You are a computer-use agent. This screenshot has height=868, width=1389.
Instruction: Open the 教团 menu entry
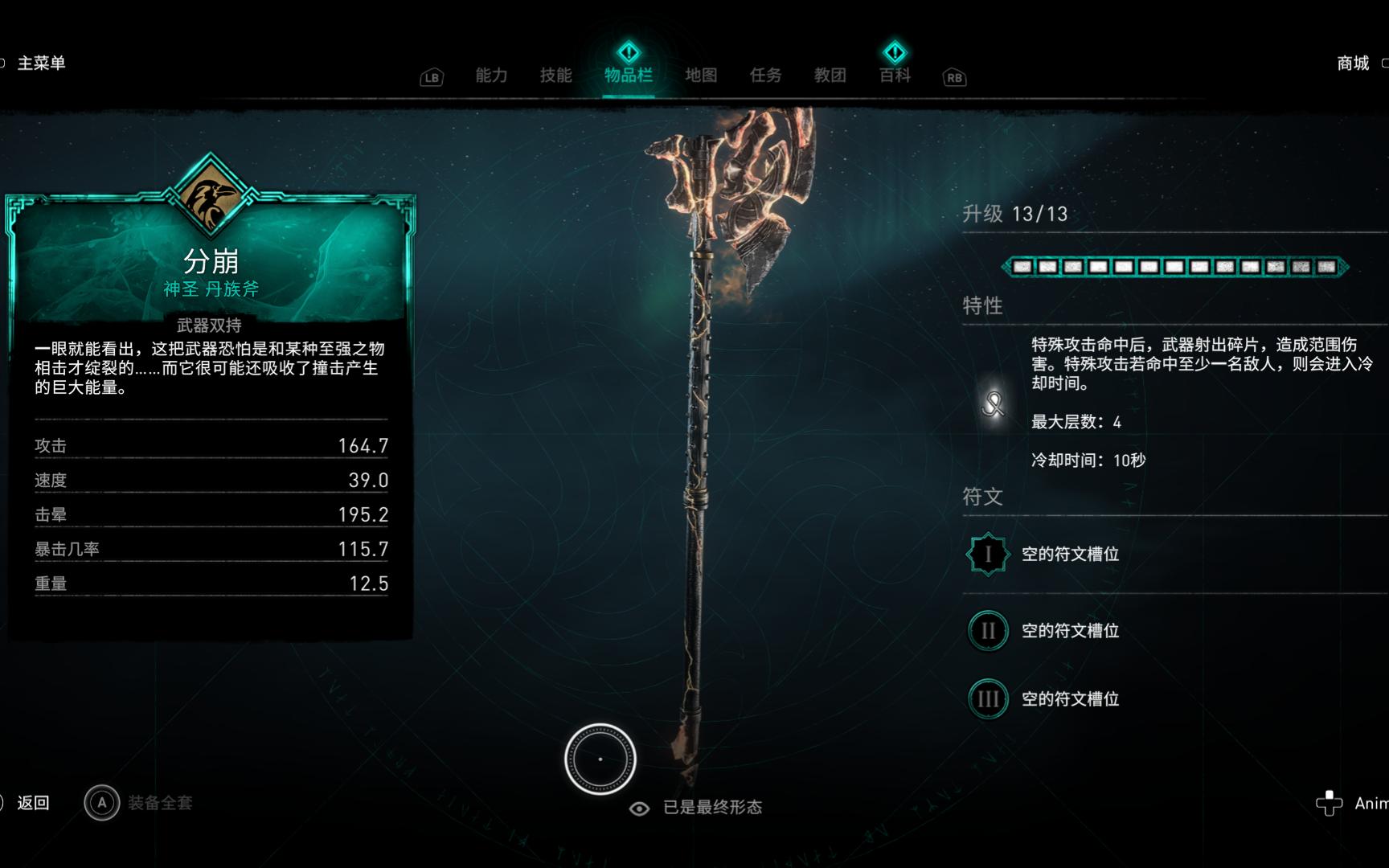coord(831,76)
